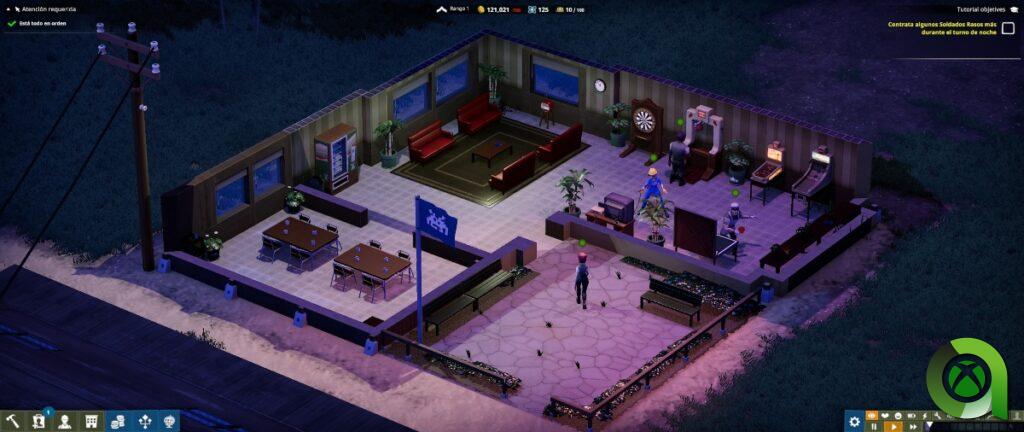Open the build hammer menu

(13, 421)
